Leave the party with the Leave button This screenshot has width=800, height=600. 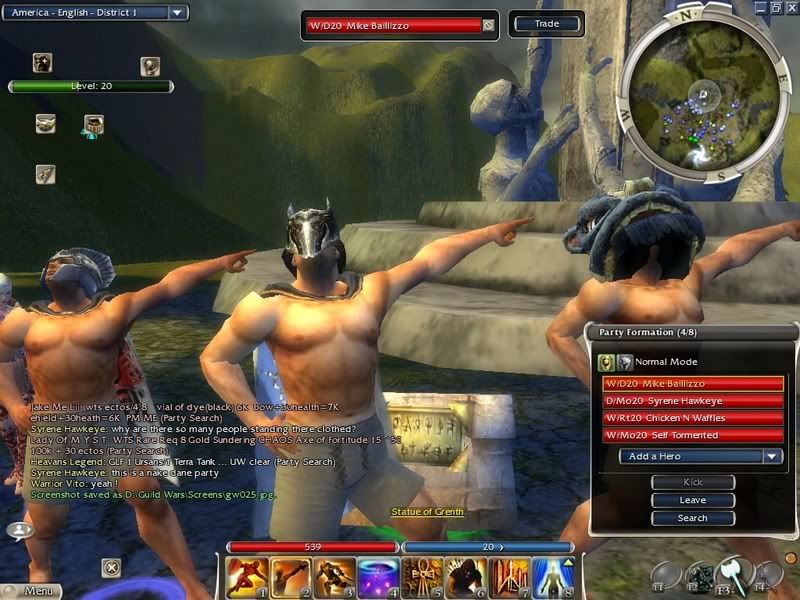pyautogui.click(x=692, y=500)
